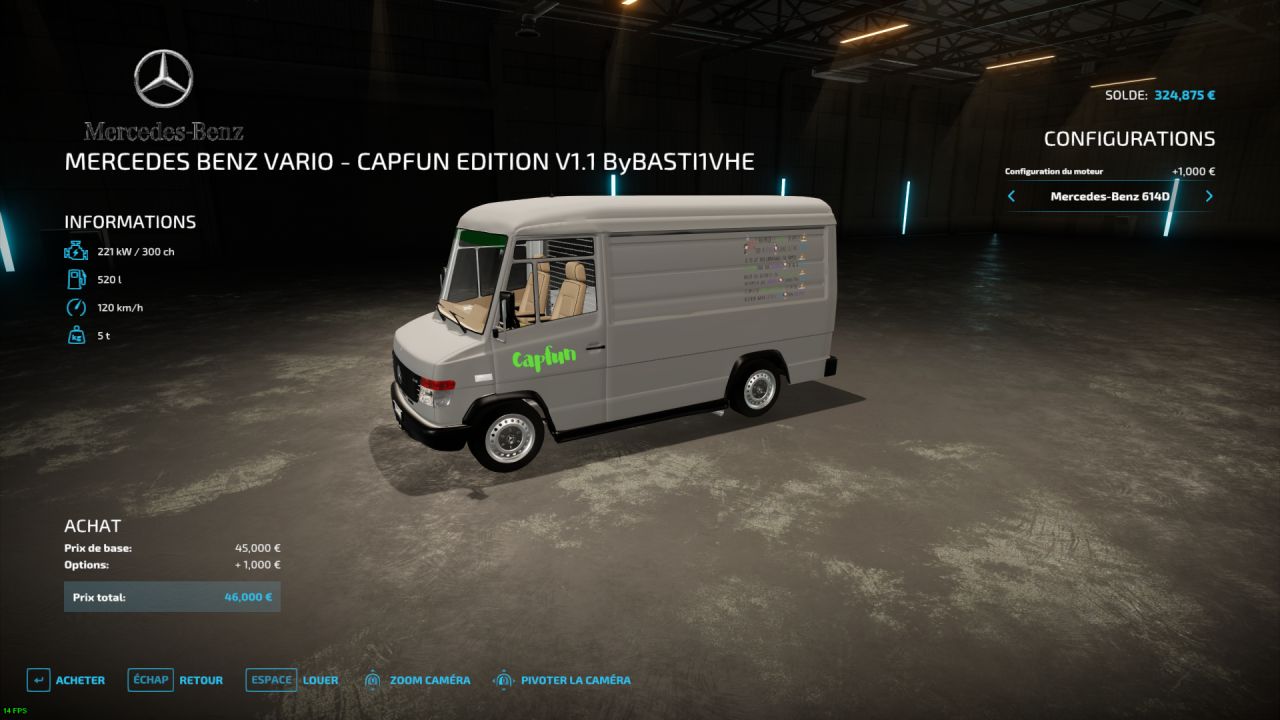Viewport: 1280px width, 720px height.
Task: Switch to next engine with the right chevron
Action: click(x=1208, y=196)
